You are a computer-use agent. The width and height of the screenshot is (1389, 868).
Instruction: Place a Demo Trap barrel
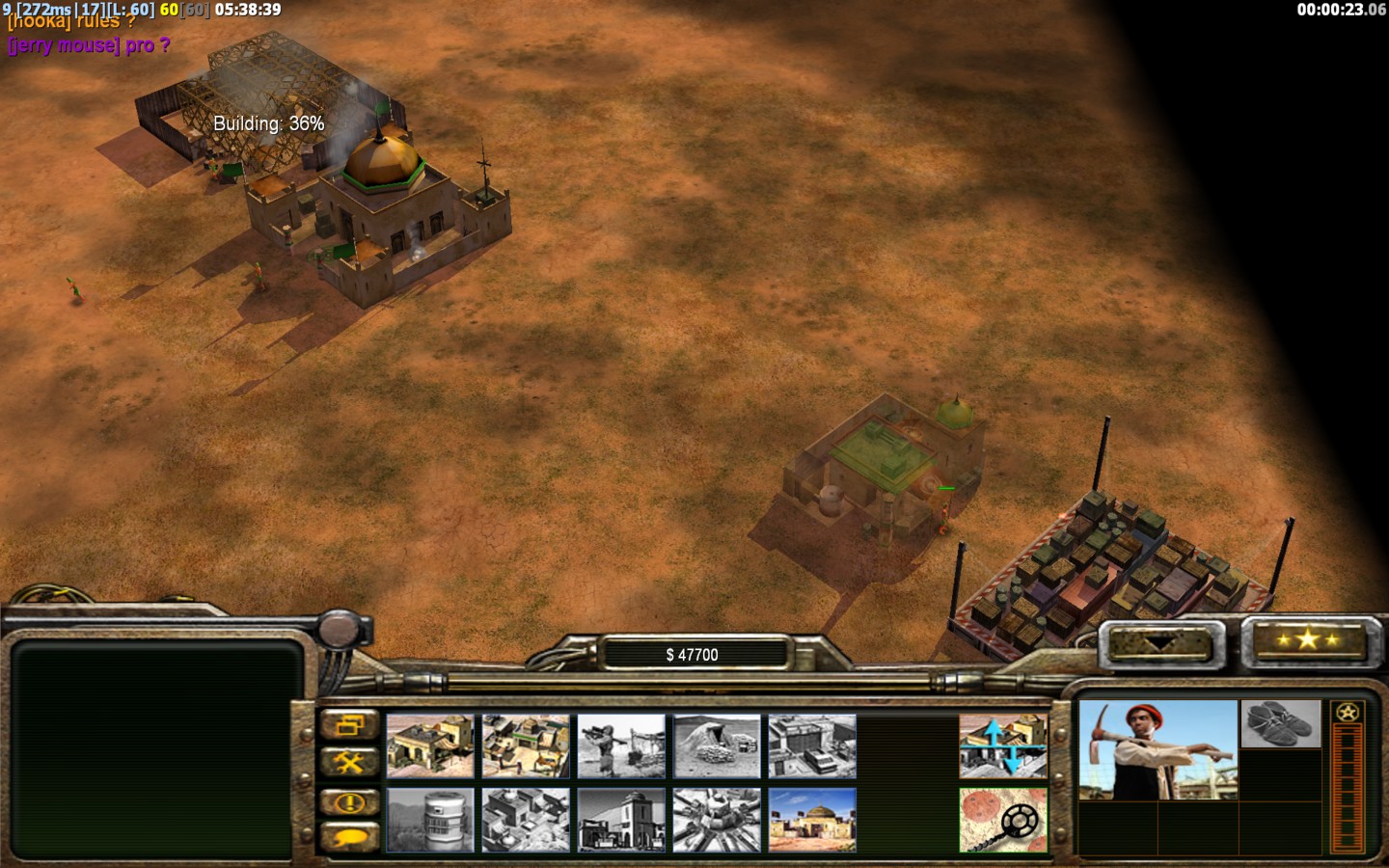430,820
